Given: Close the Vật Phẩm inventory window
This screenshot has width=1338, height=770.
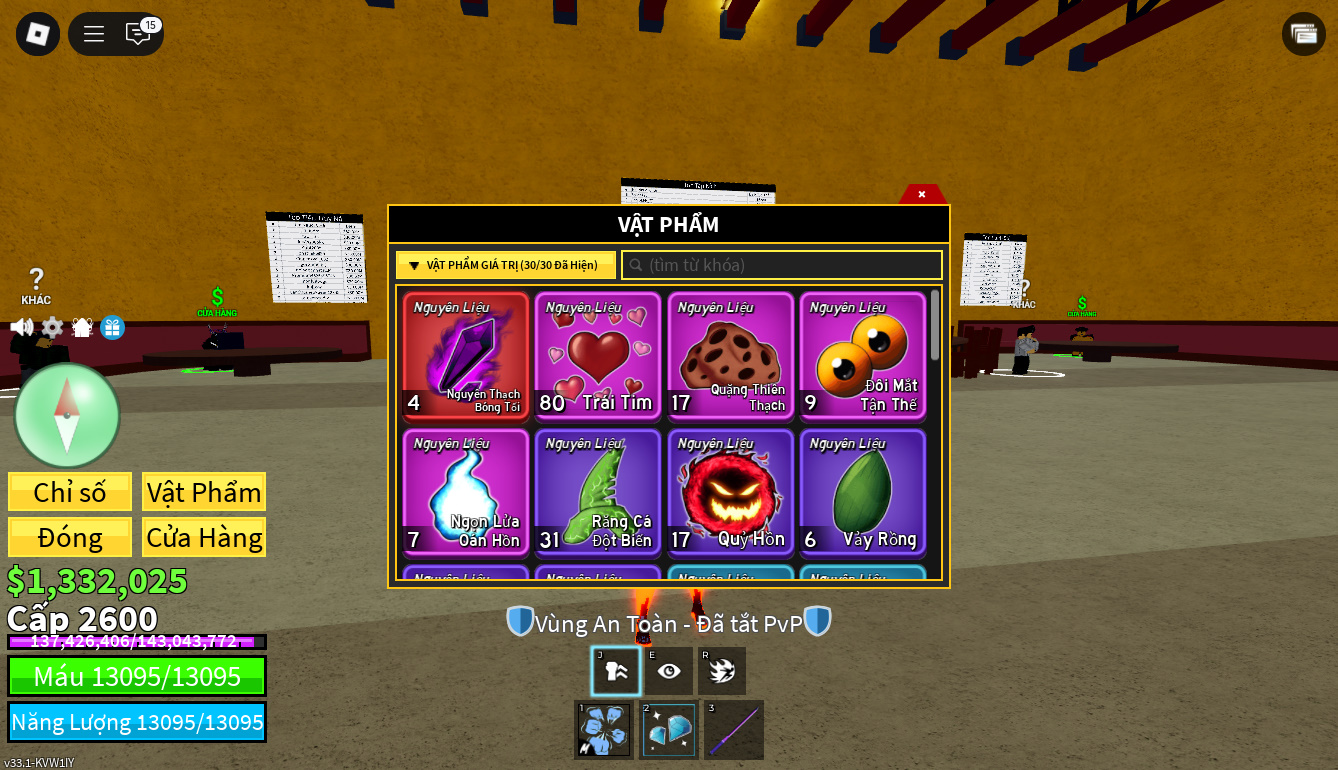Looking at the screenshot, I should point(921,194).
